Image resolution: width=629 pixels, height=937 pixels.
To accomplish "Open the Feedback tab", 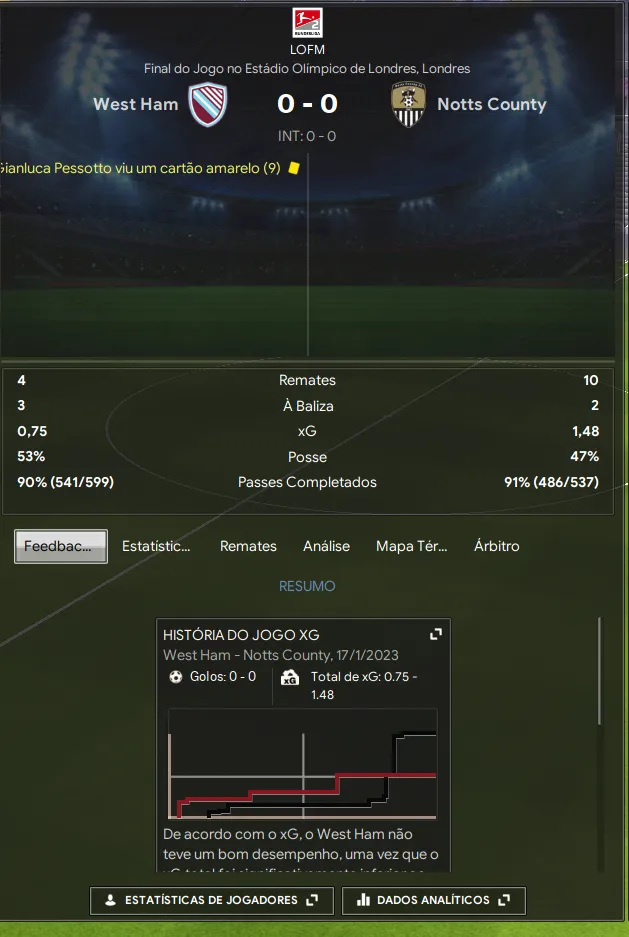I will tap(61, 546).
